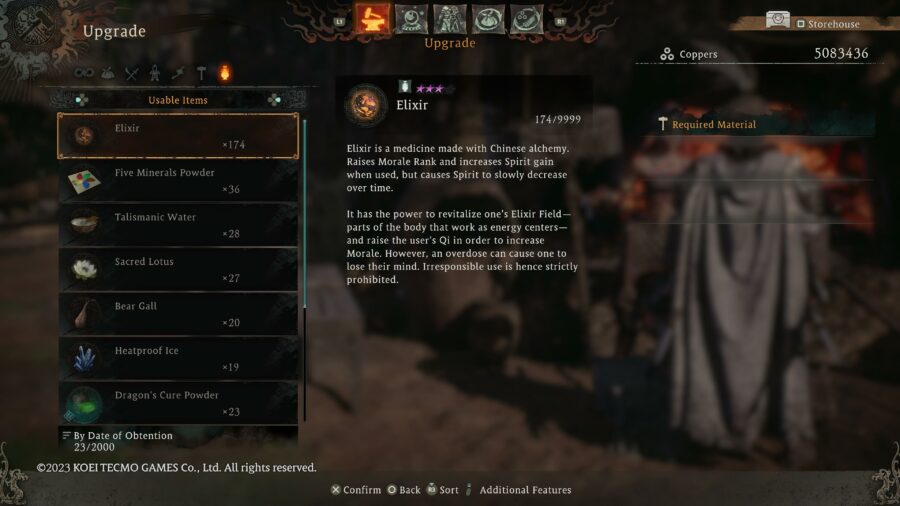Open the coins and pouch tab
This screenshot has width=900, height=506.
pyautogui.click(x=526, y=19)
